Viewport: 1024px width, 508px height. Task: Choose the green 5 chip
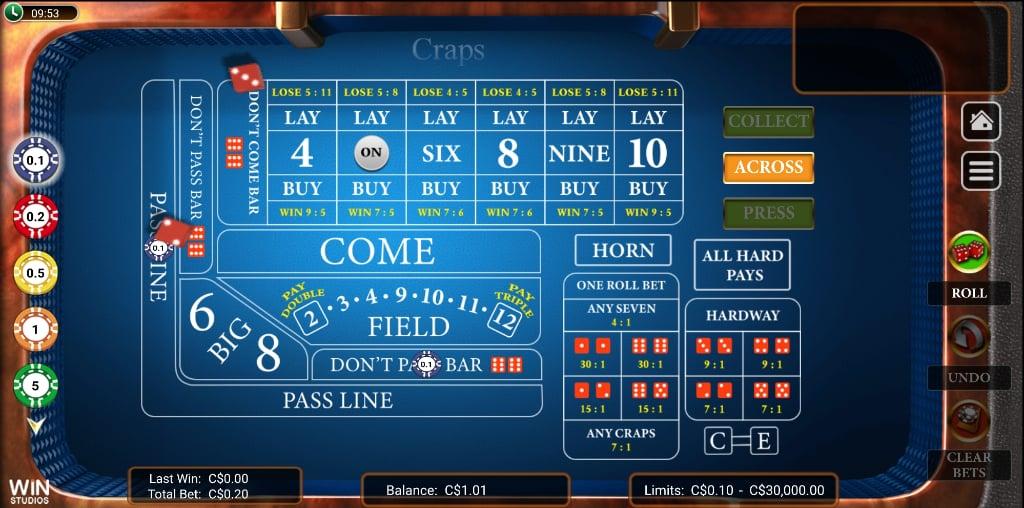tap(36, 385)
